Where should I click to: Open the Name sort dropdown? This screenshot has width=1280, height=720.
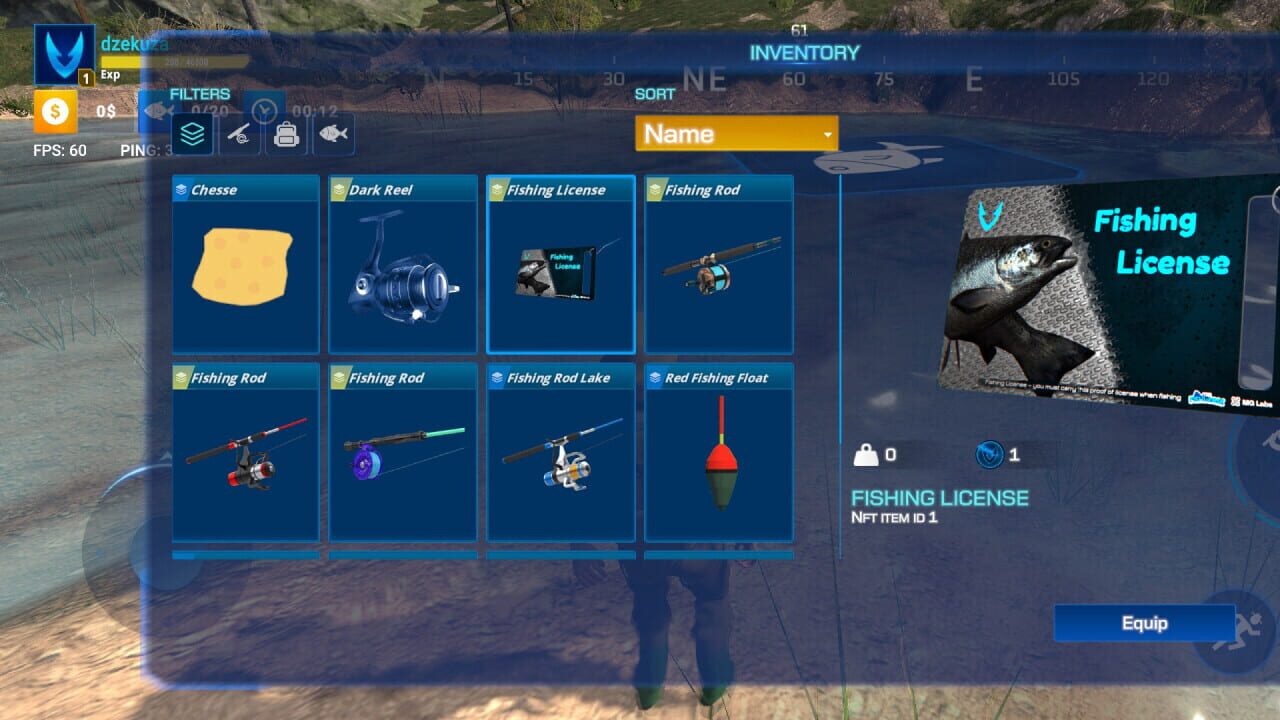tap(737, 133)
